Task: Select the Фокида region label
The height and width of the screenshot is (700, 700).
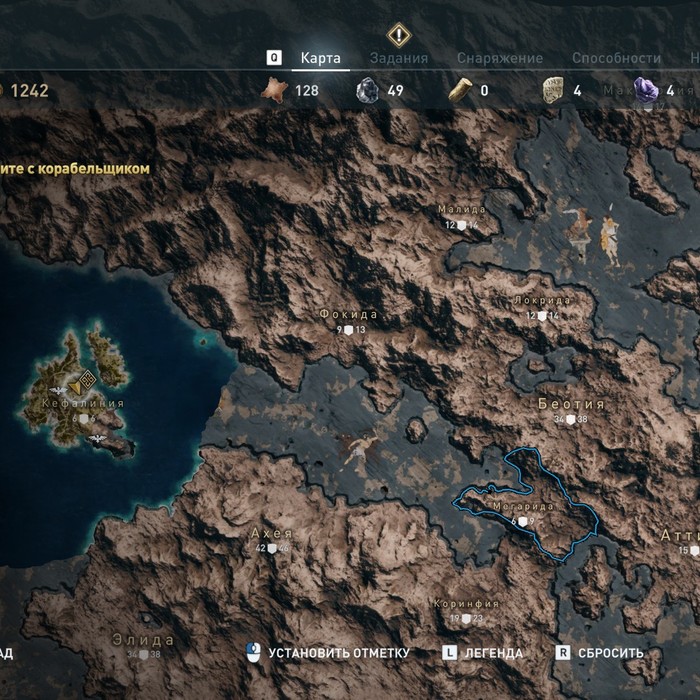Action: 349,314
